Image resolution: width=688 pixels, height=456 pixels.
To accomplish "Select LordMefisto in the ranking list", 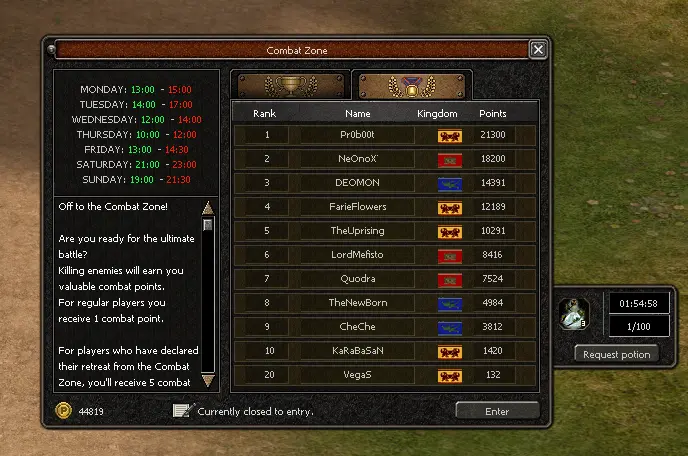I will click(358, 255).
